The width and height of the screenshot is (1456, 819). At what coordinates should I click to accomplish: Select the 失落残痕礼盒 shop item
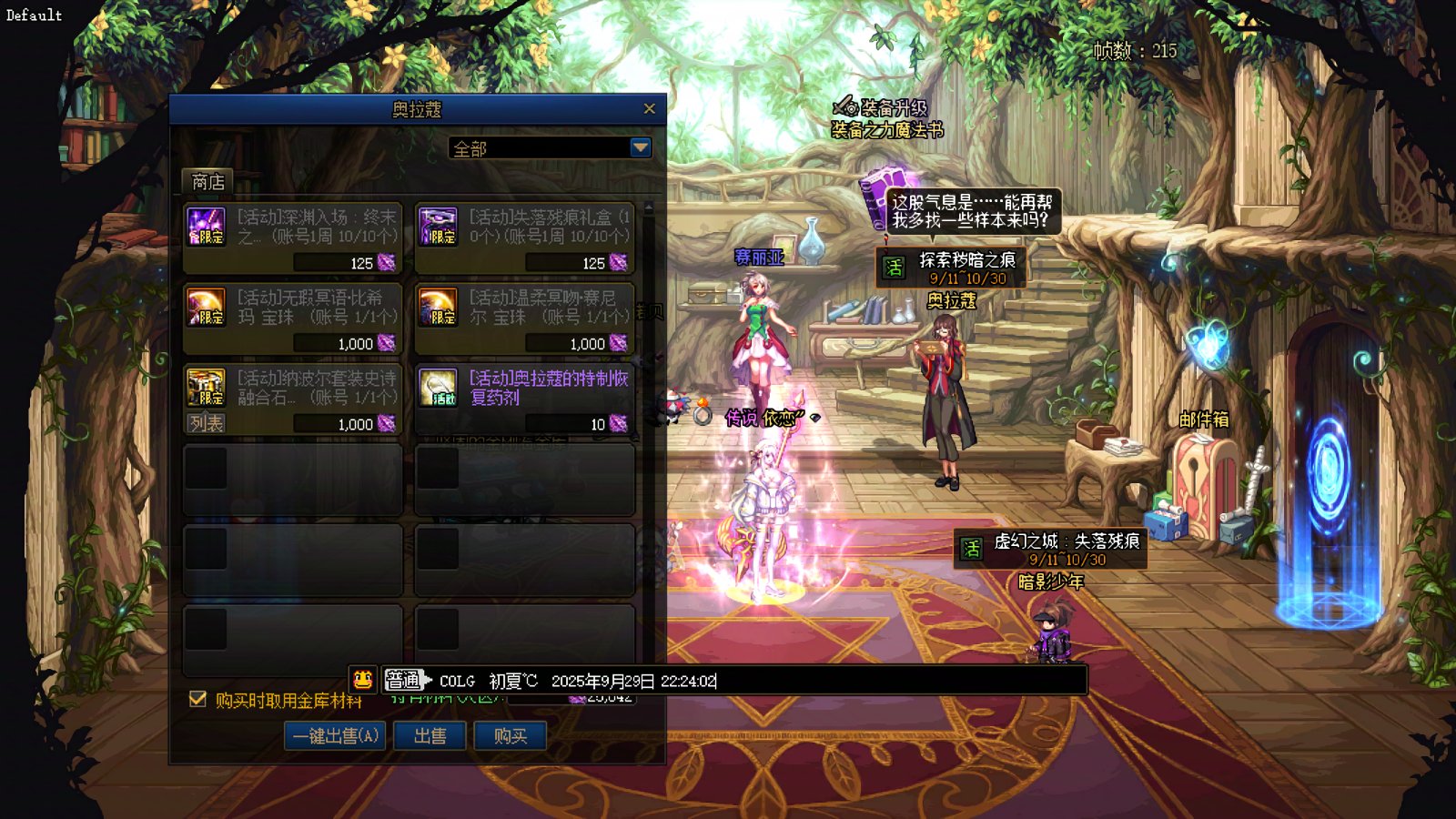coord(524,238)
